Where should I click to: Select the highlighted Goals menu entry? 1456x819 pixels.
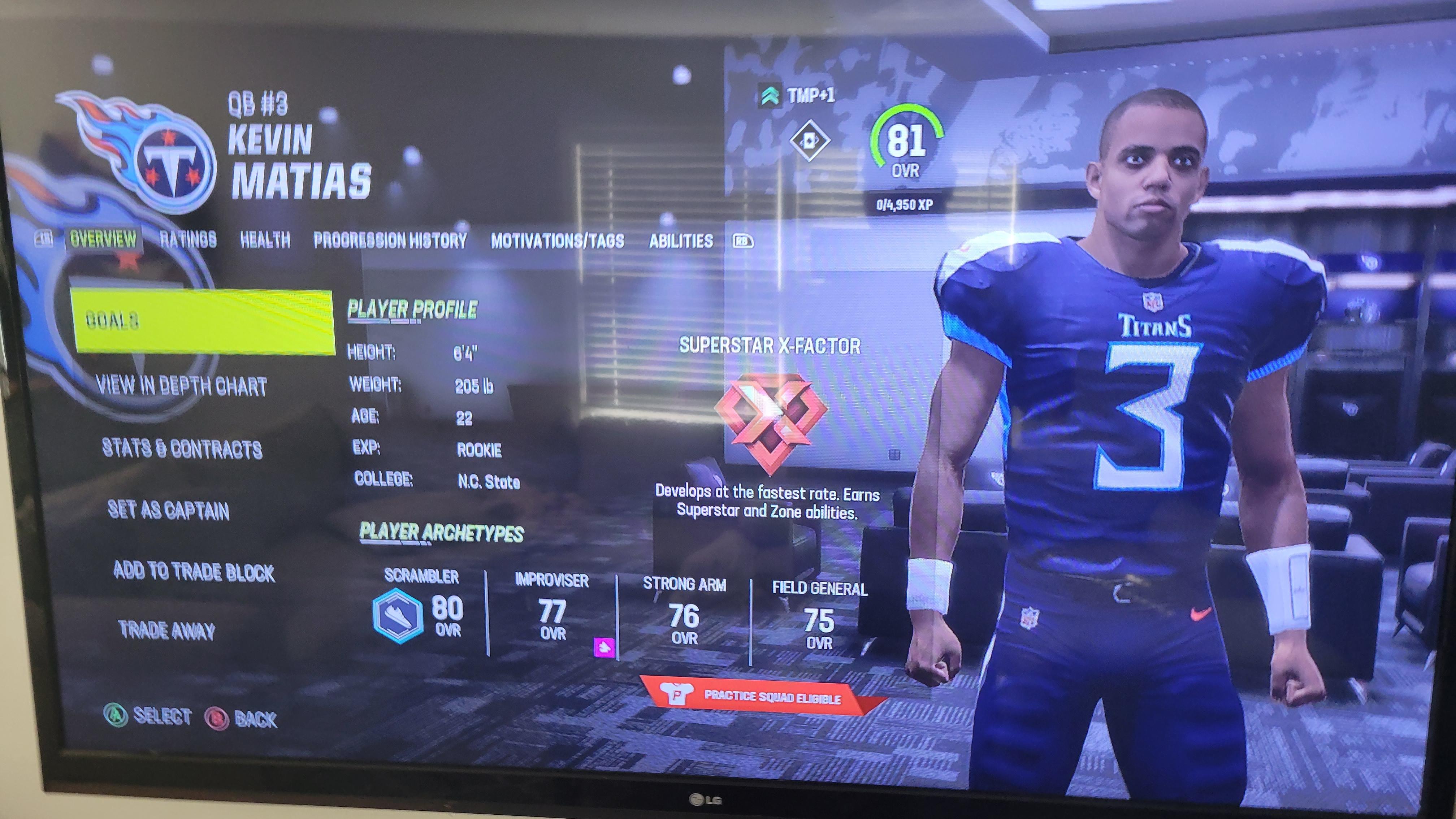(203, 321)
